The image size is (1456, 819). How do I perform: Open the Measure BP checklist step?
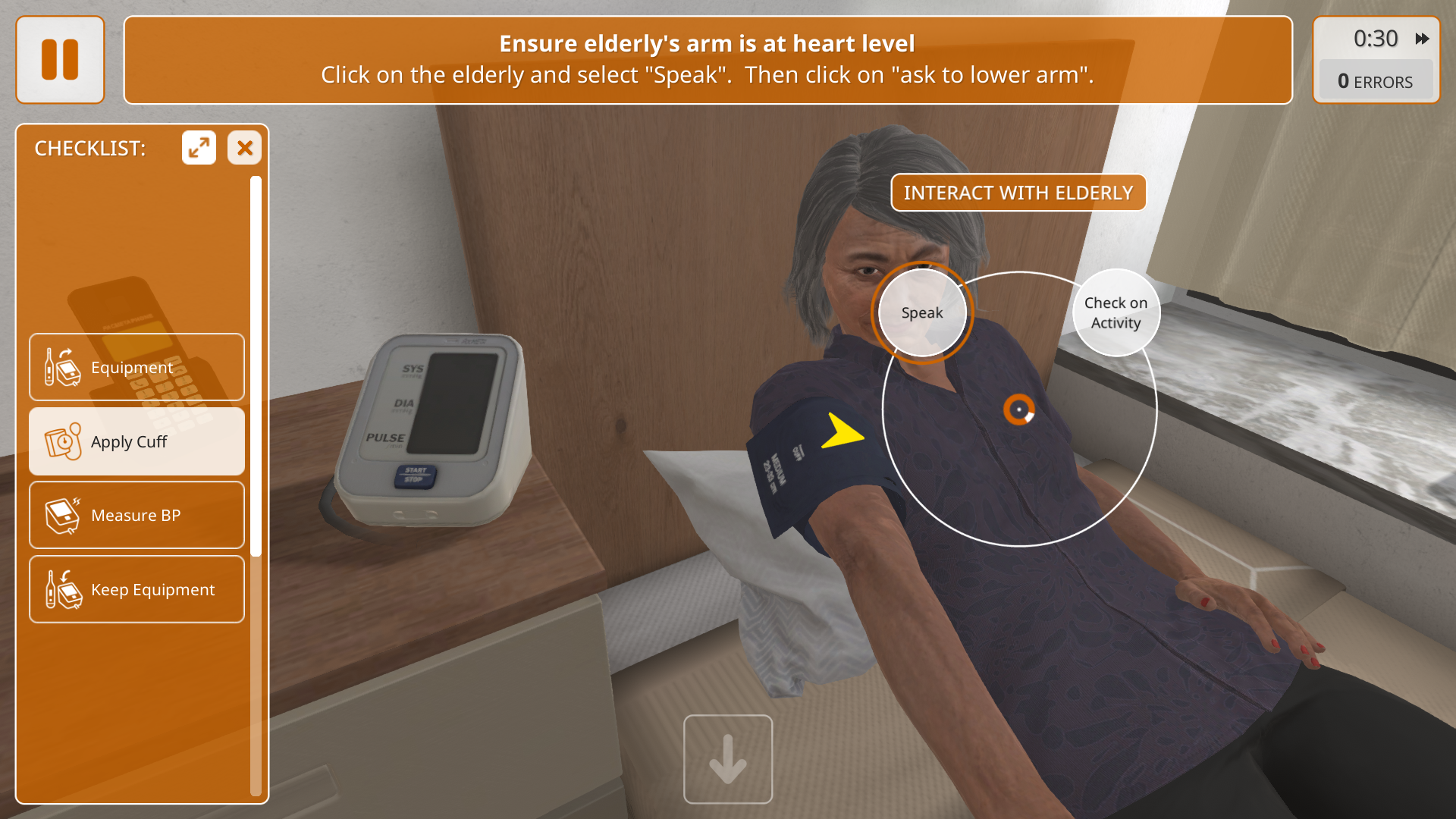(136, 515)
